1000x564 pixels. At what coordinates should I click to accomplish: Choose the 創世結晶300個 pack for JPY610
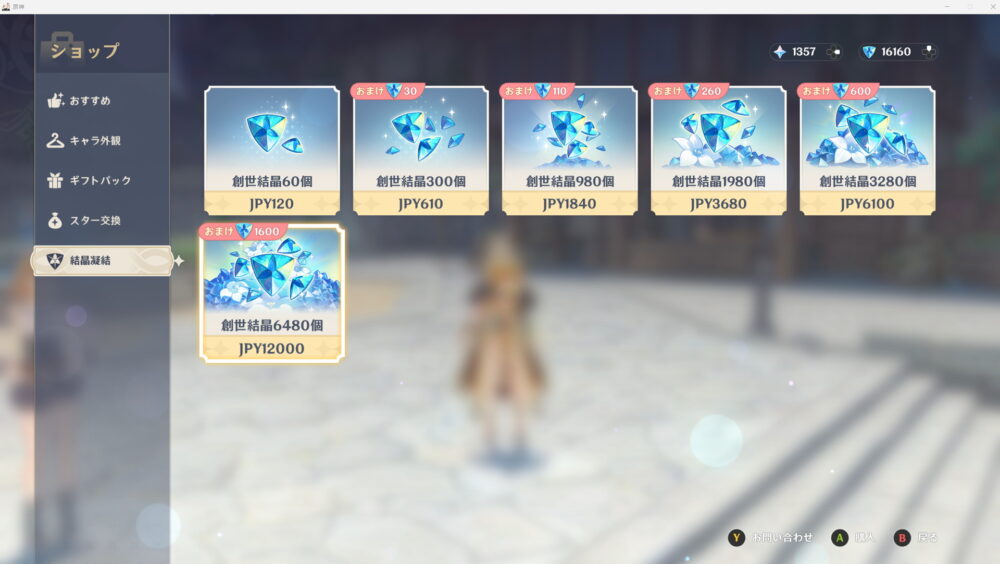click(x=421, y=150)
